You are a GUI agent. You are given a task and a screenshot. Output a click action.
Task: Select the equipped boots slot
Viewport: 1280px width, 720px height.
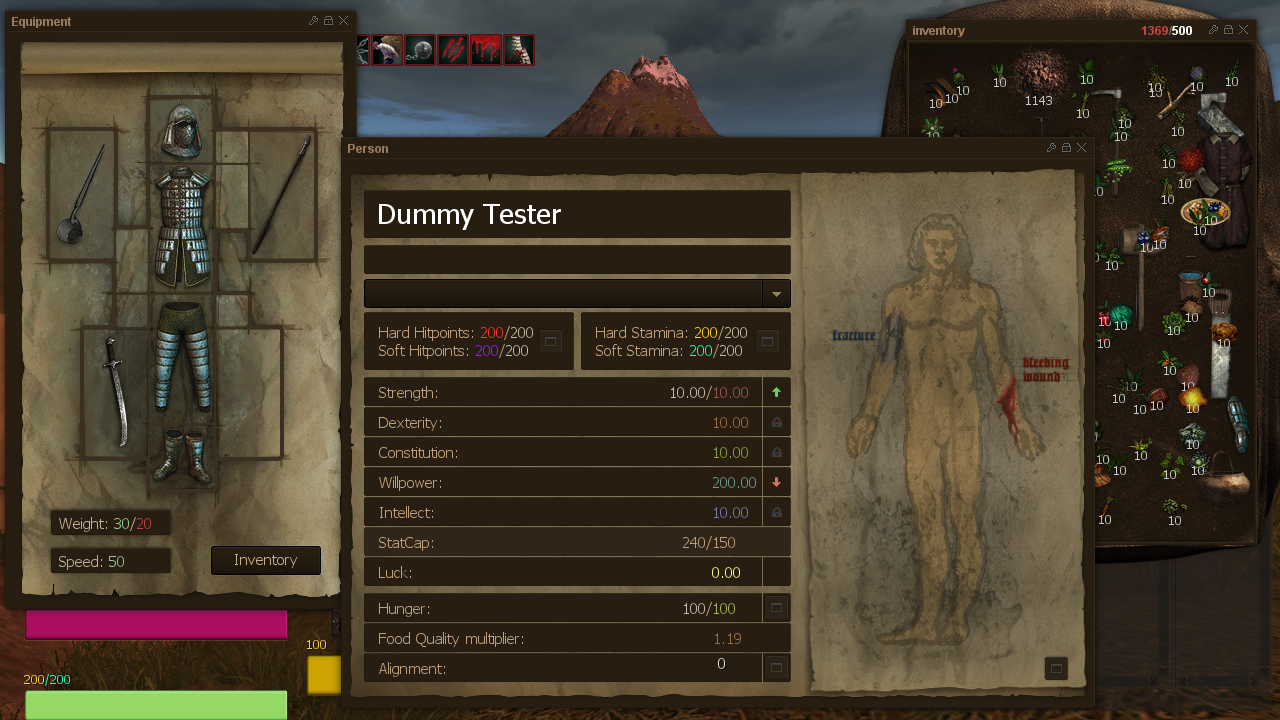[x=183, y=457]
